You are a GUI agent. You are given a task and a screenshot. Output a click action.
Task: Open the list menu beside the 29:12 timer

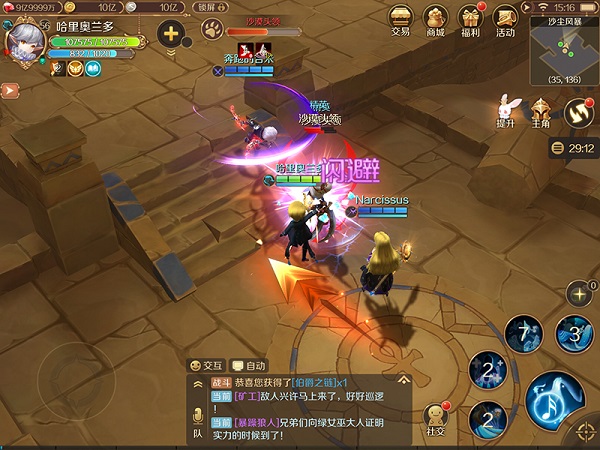pyautogui.click(x=556, y=148)
